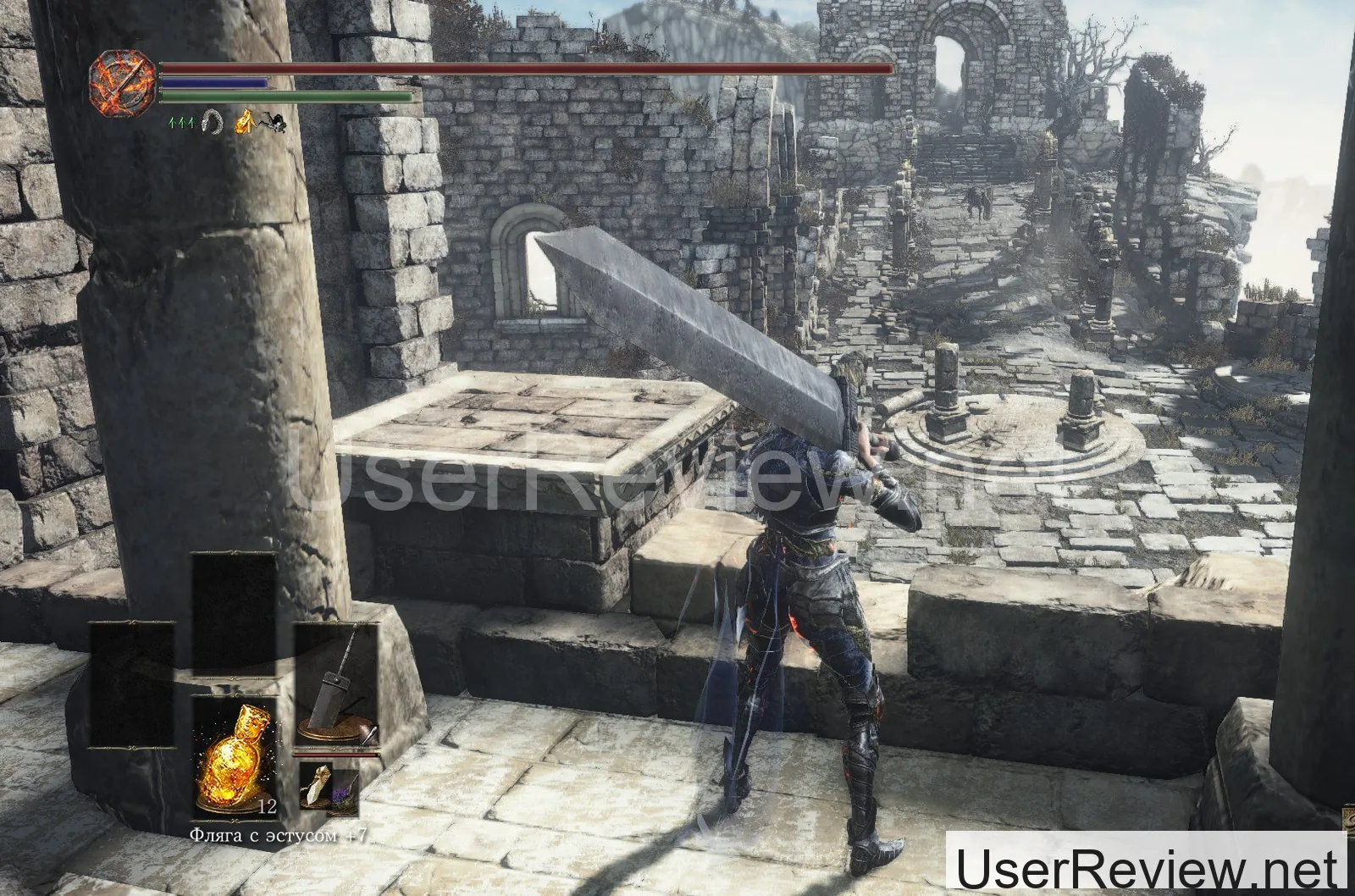The height and width of the screenshot is (896, 1355).
Task: Select the Estus Flask item slot
Action: [233, 747]
